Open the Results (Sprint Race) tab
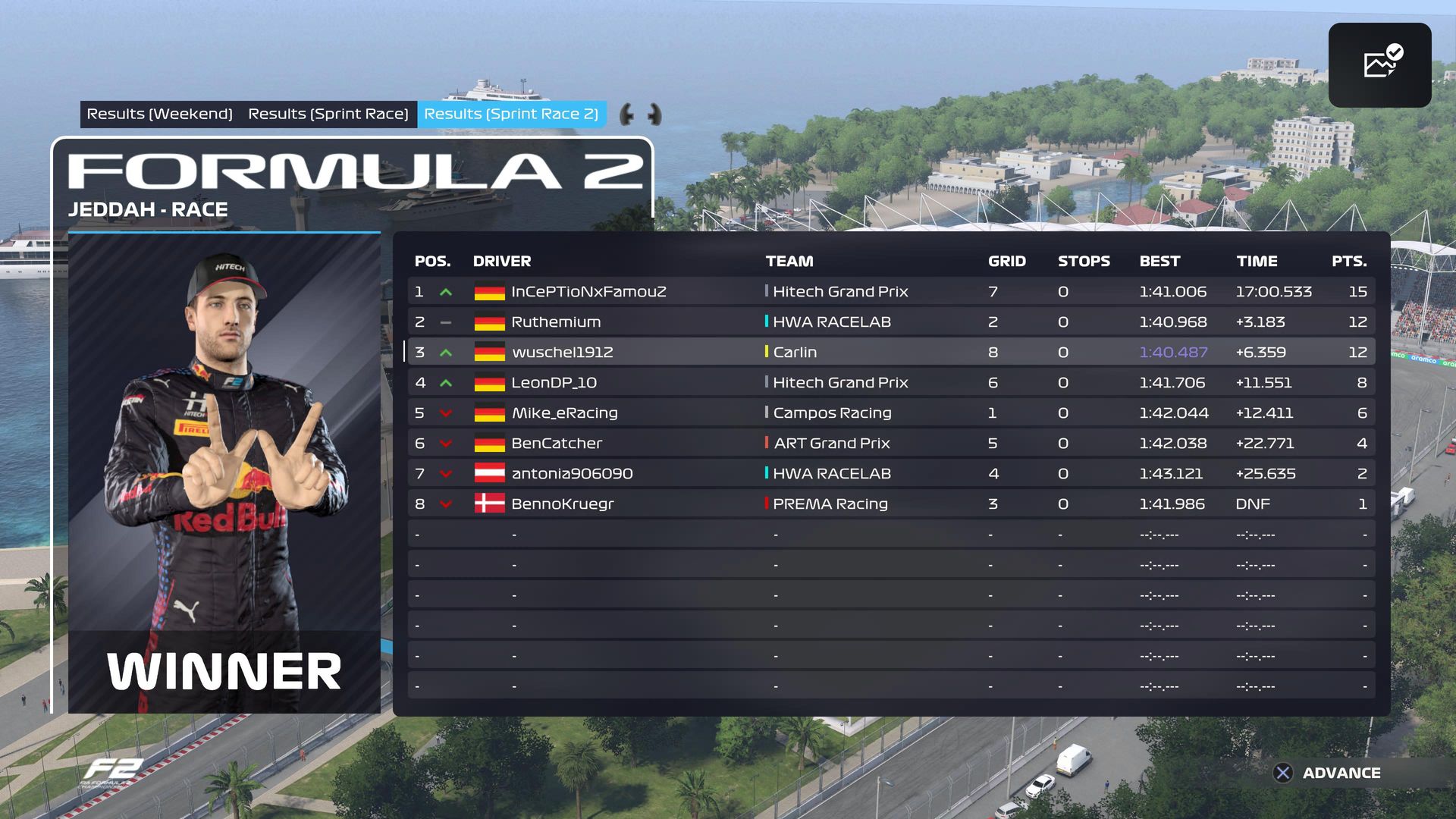The image size is (1456, 819). pyautogui.click(x=328, y=114)
